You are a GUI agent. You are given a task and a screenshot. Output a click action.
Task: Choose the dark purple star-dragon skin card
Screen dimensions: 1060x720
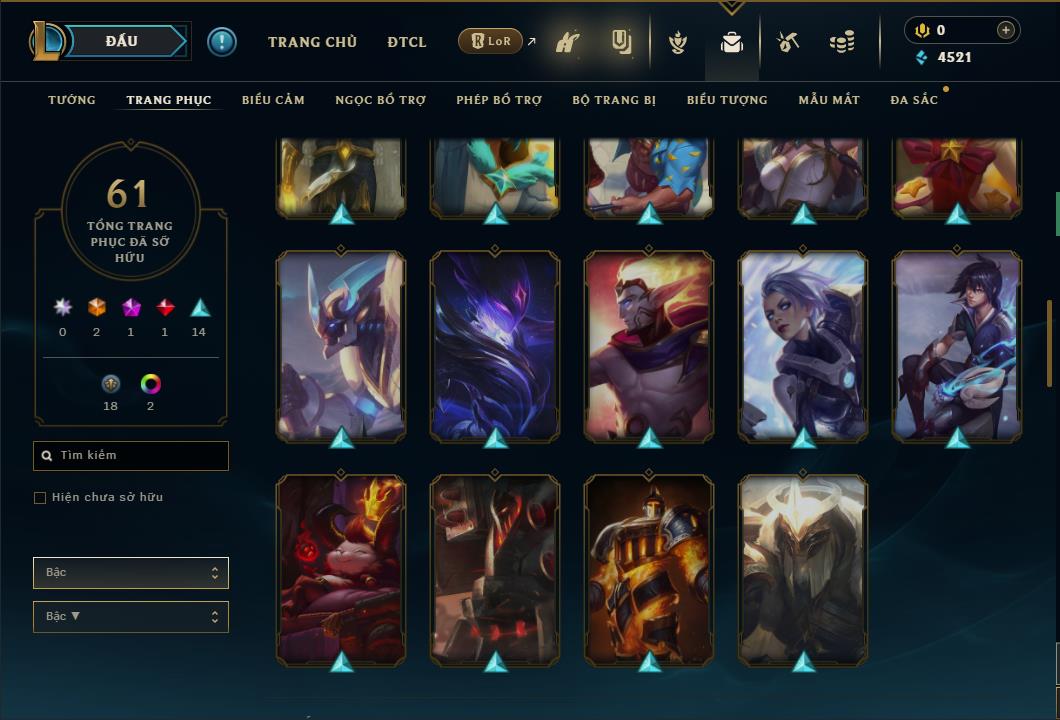(495, 345)
